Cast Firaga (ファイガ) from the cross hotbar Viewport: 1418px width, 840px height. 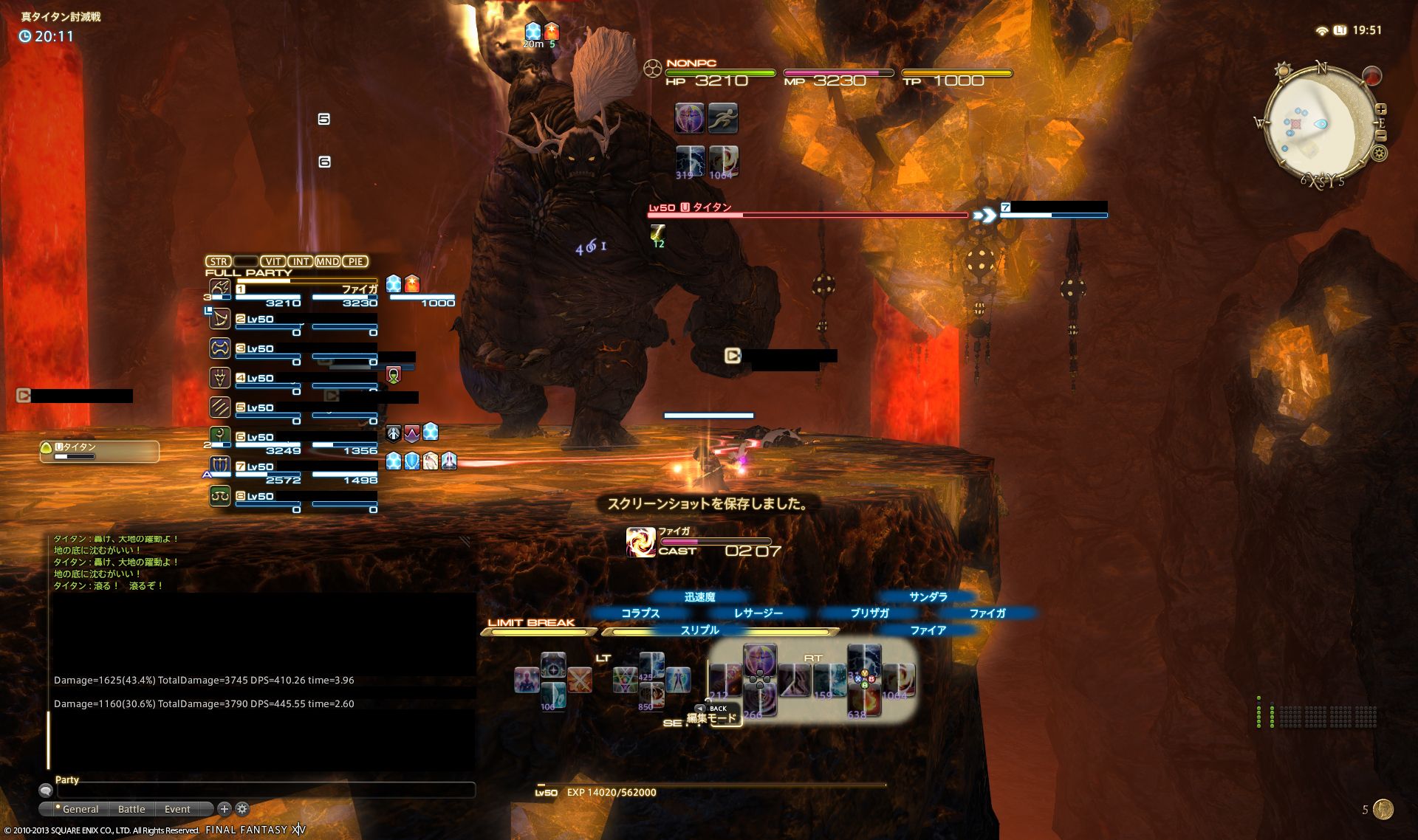990,613
